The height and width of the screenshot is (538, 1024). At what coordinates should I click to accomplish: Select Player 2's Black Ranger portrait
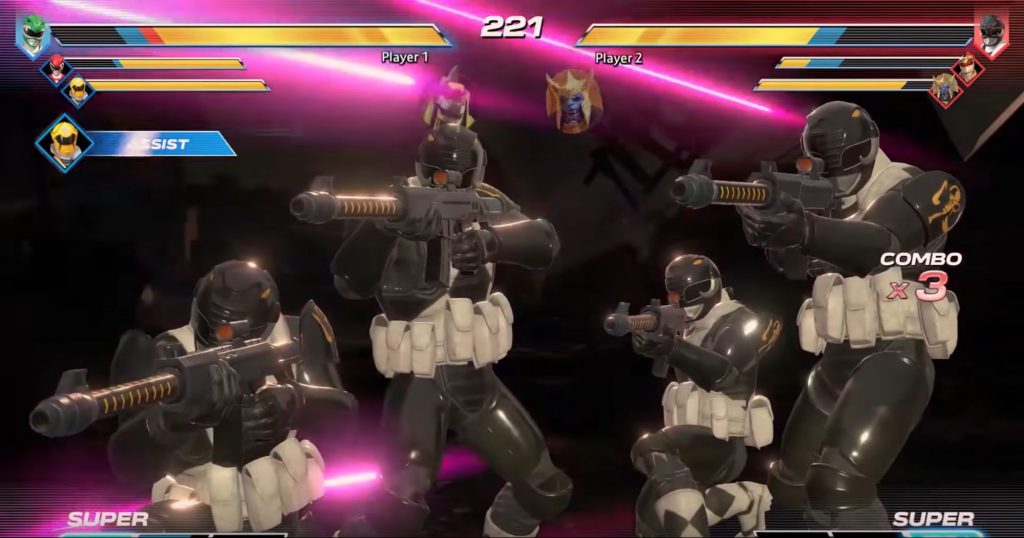pyautogui.click(x=991, y=33)
